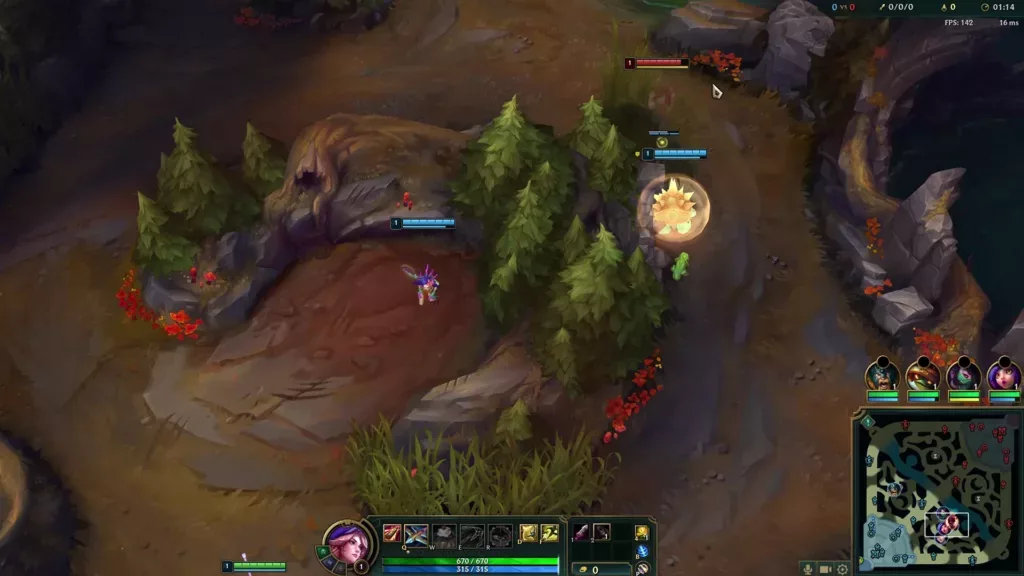The width and height of the screenshot is (1024, 576).
Task: Open settings with the gear icon
Action: (843, 569)
